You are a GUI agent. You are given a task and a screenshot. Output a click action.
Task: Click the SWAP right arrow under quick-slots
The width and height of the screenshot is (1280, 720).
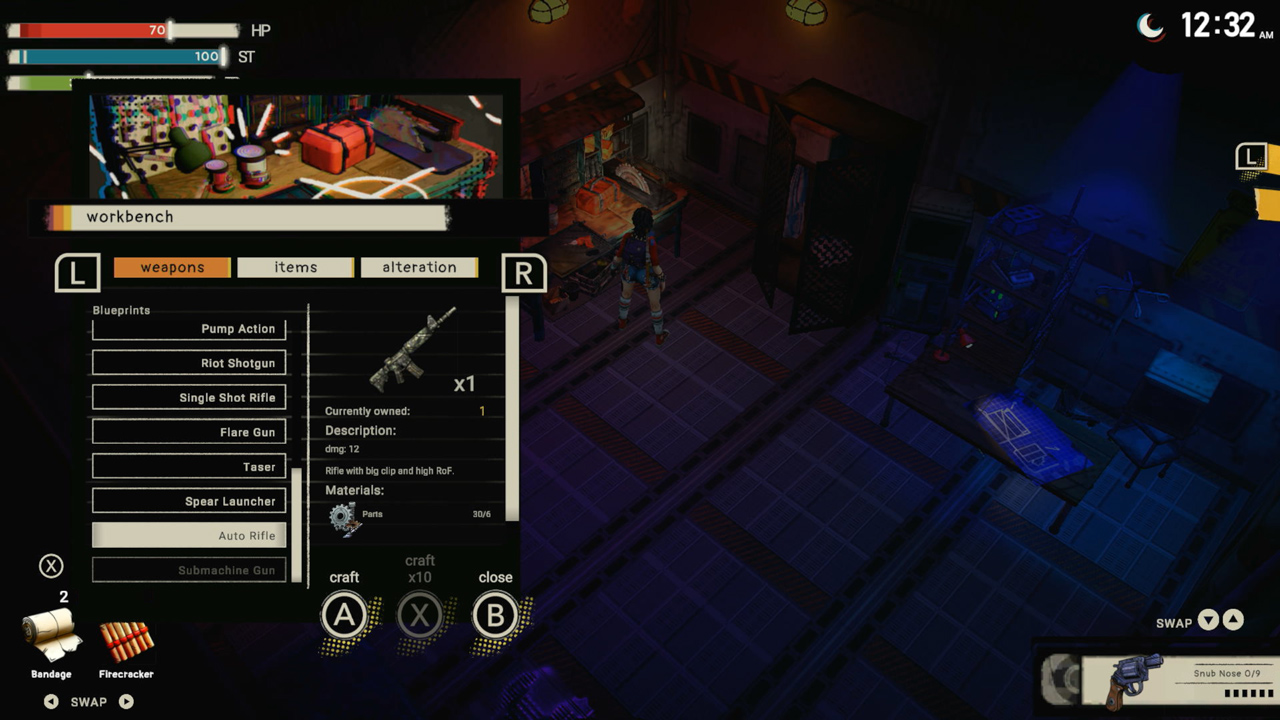click(126, 701)
